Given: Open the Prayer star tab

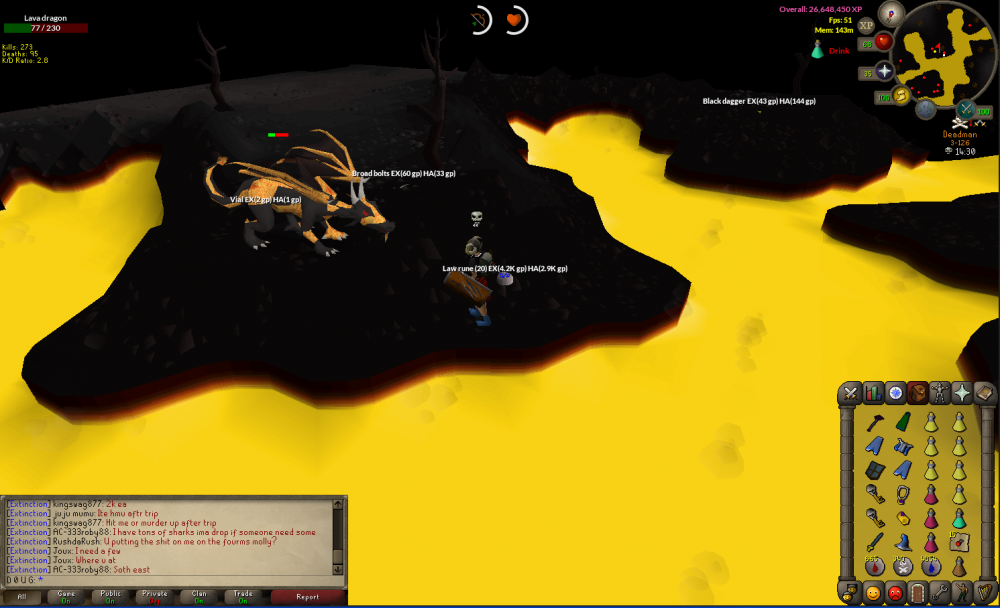Looking at the screenshot, I should 961,392.
